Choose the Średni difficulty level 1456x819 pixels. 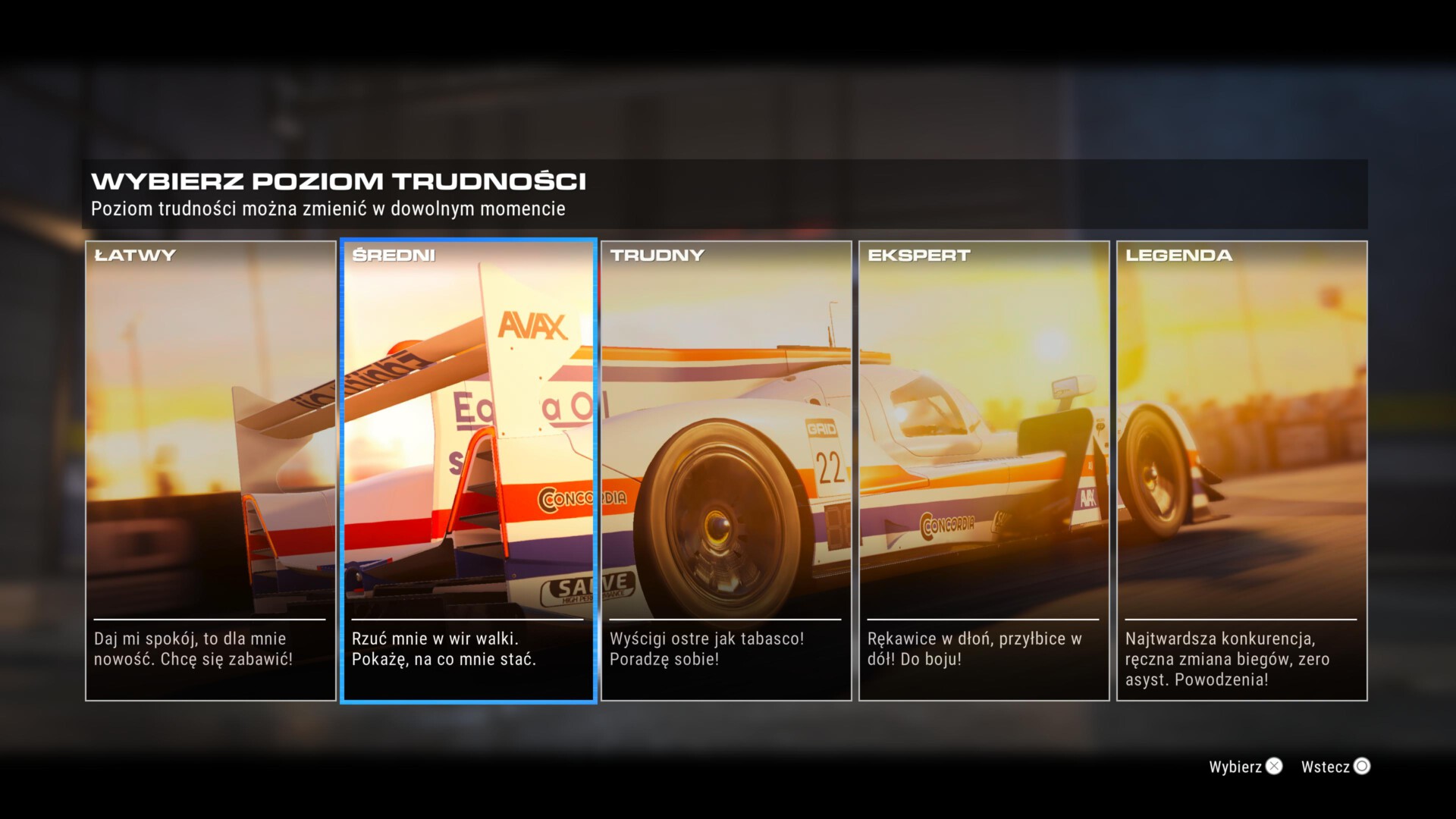click(x=469, y=470)
